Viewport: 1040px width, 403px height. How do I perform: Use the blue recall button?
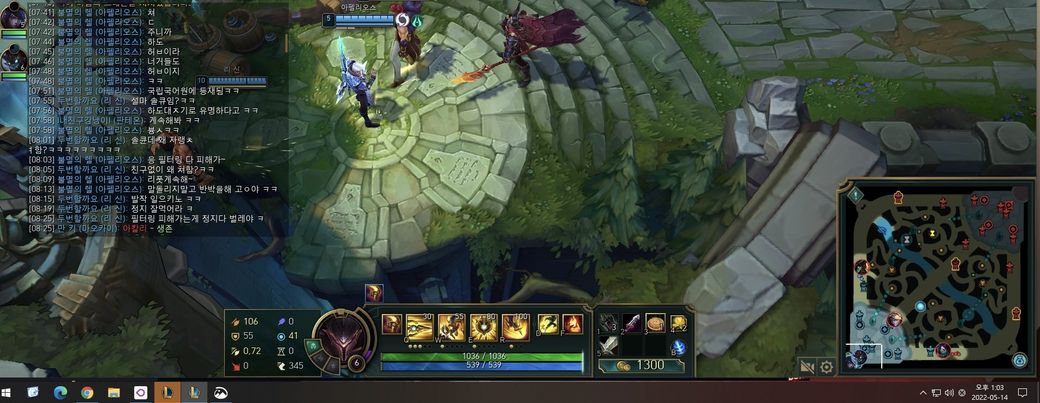pyautogui.click(x=678, y=347)
